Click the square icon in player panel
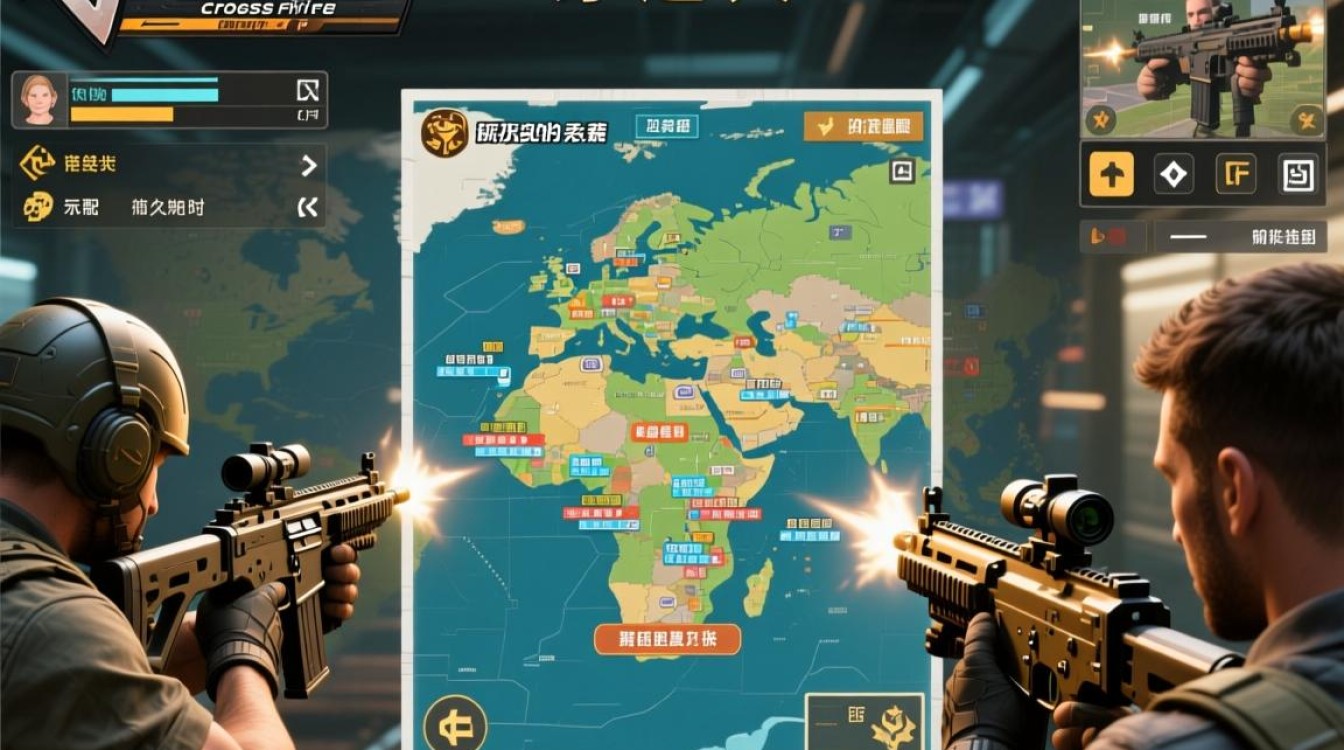The image size is (1344, 750). [x=308, y=91]
